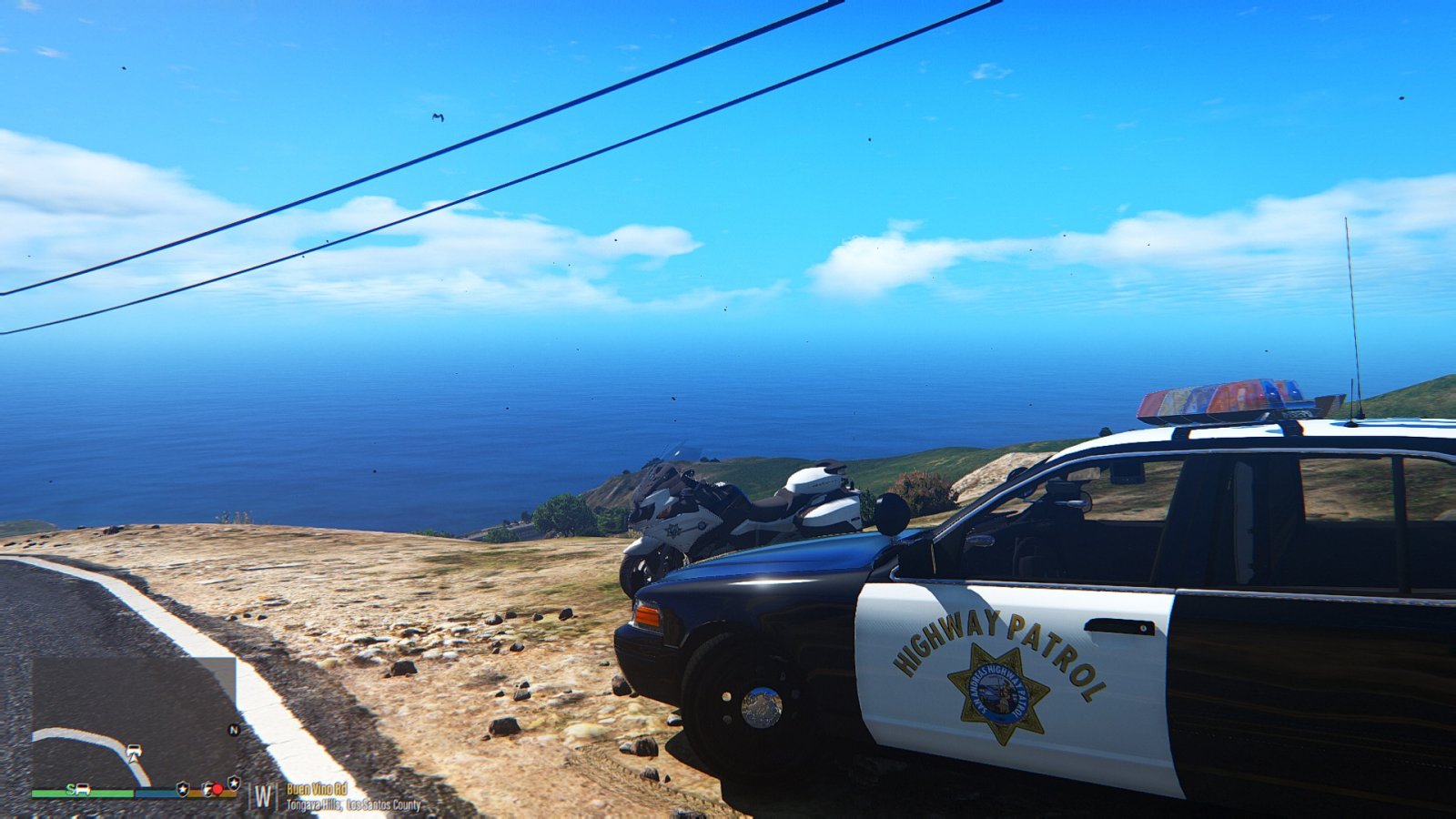Select the player vehicle arrow on the minimap
The height and width of the screenshot is (819, 1456).
[134, 753]
